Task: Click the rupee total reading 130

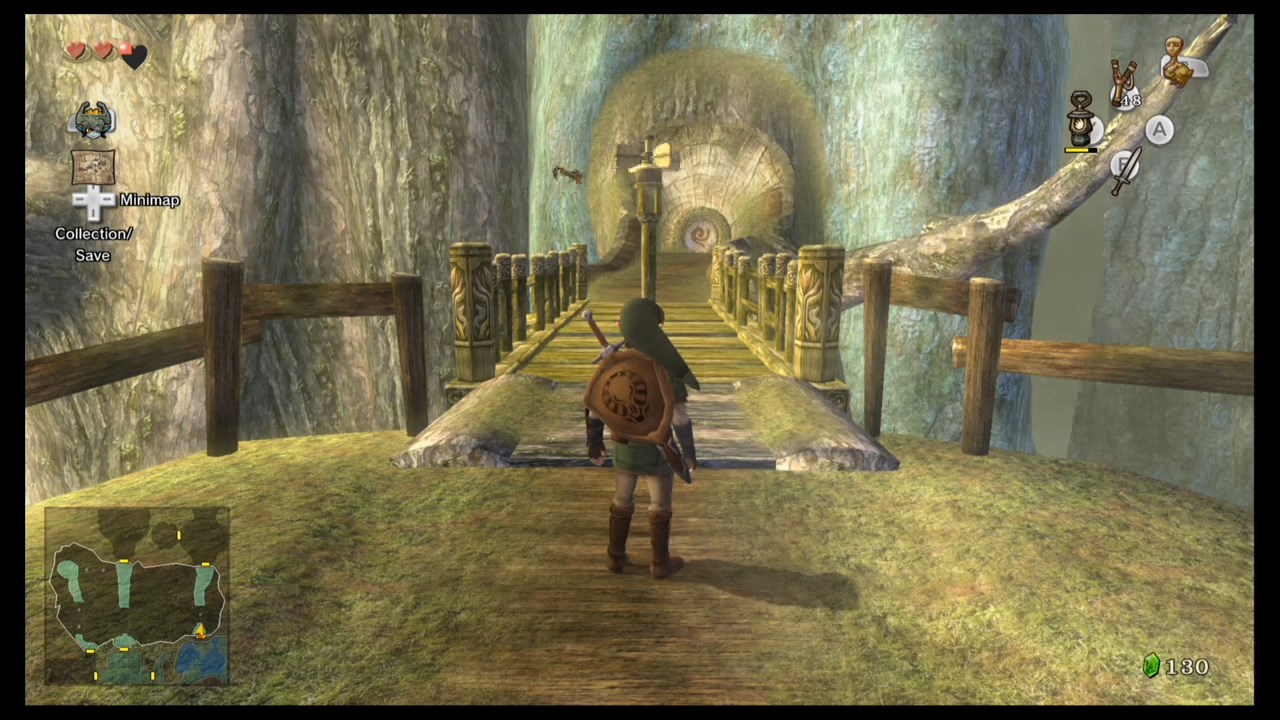Action: click(x=1189, y=666)
